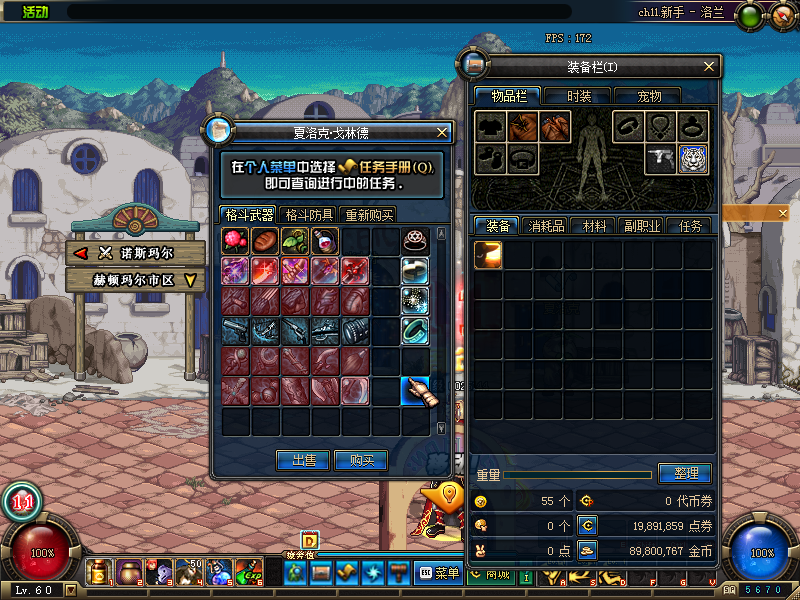The width and height of the screenshot is (800, 600).
Task: Open the 副职业 sub-profession tab
Action: click(641, 226)
